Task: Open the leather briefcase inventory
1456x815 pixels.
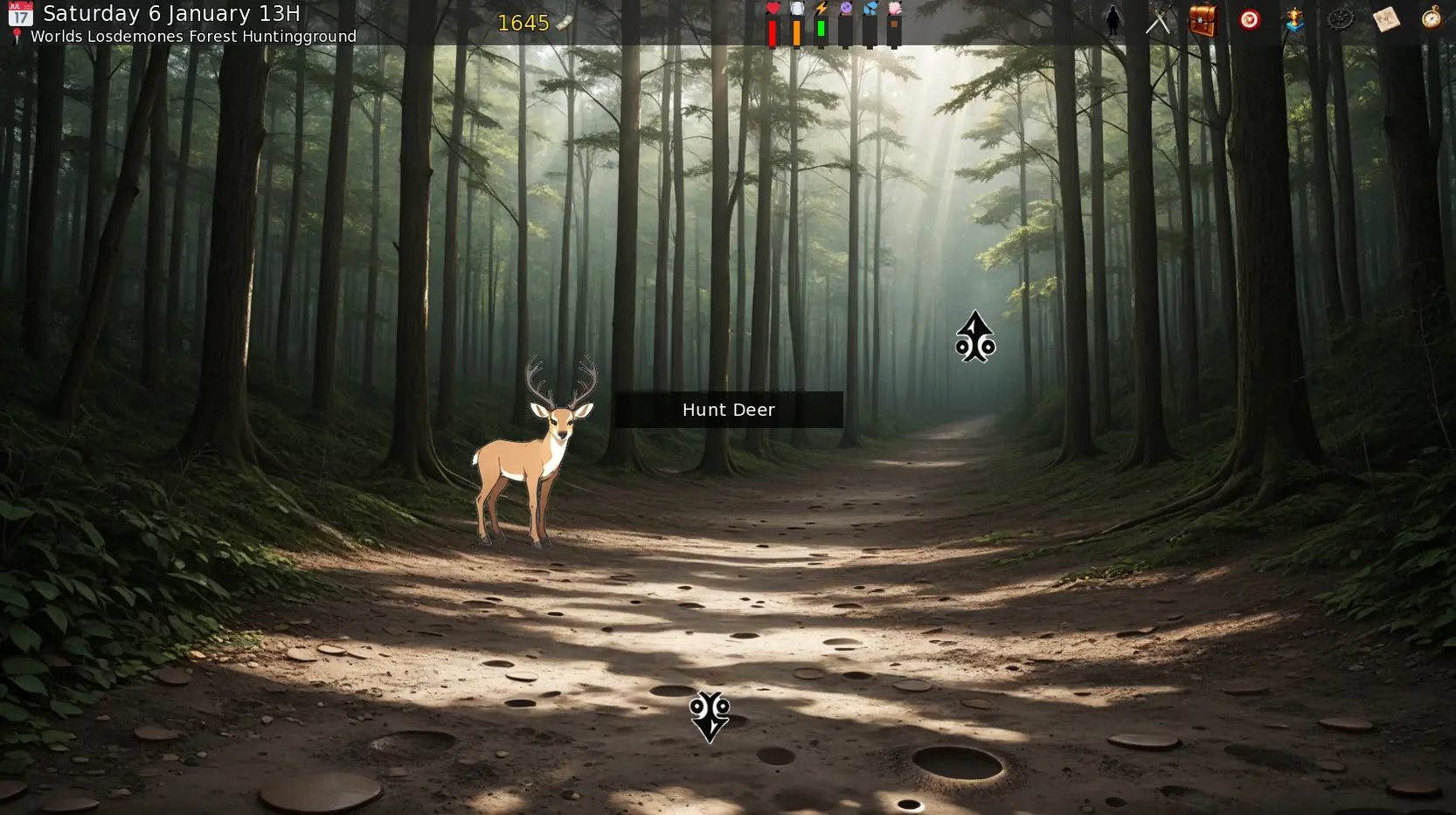Action: click(x=1203, y=19)
